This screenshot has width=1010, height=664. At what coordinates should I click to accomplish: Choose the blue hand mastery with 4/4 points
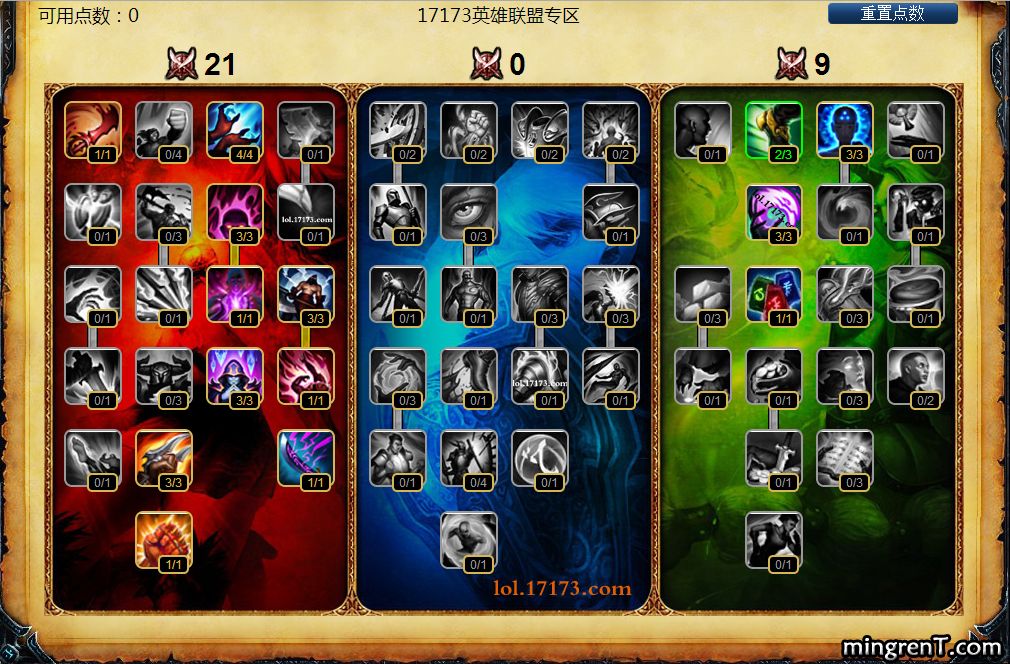tap(235, 130)
